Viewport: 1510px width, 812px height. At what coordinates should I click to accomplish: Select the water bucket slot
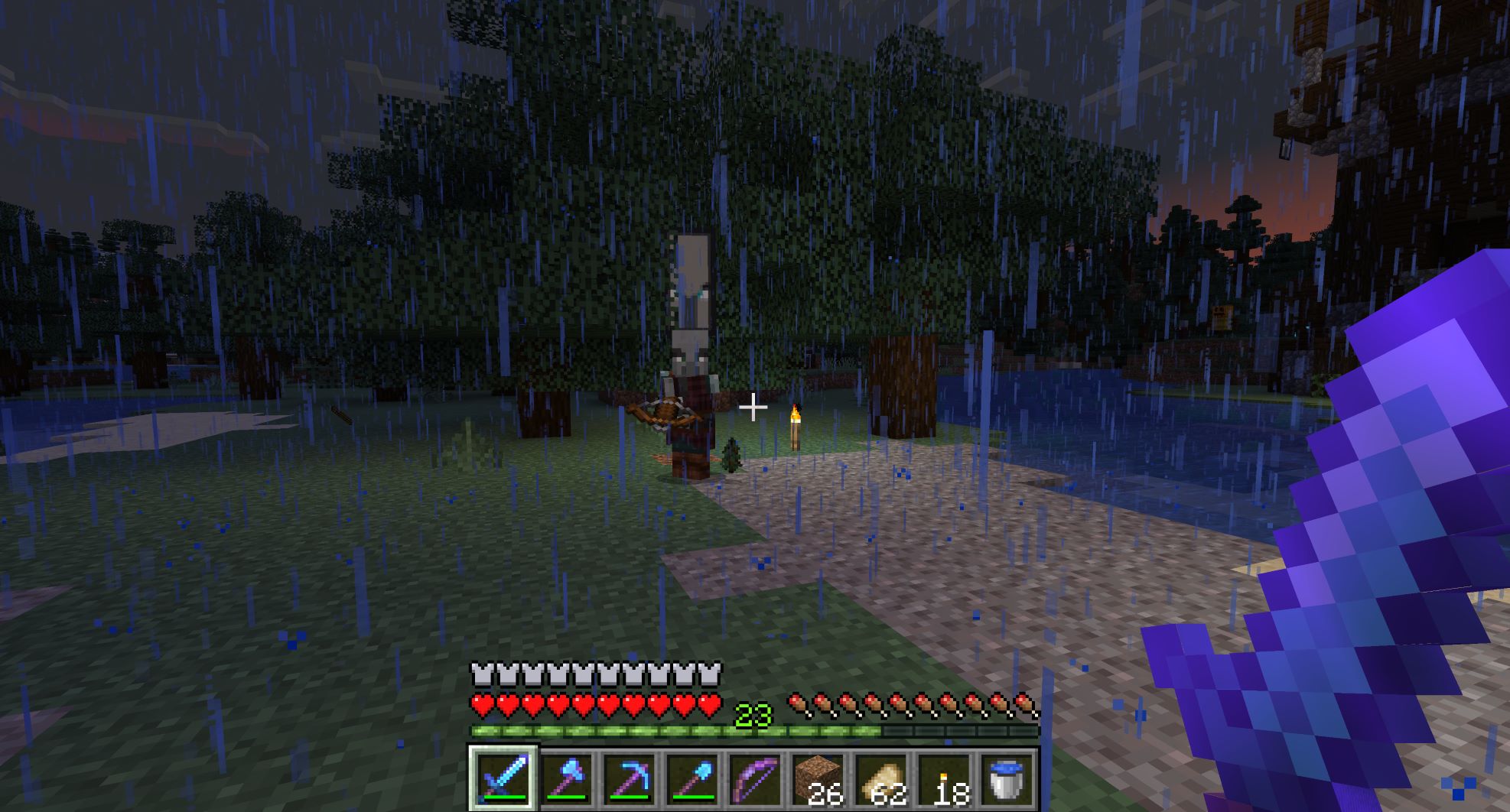pos(1005,778)
